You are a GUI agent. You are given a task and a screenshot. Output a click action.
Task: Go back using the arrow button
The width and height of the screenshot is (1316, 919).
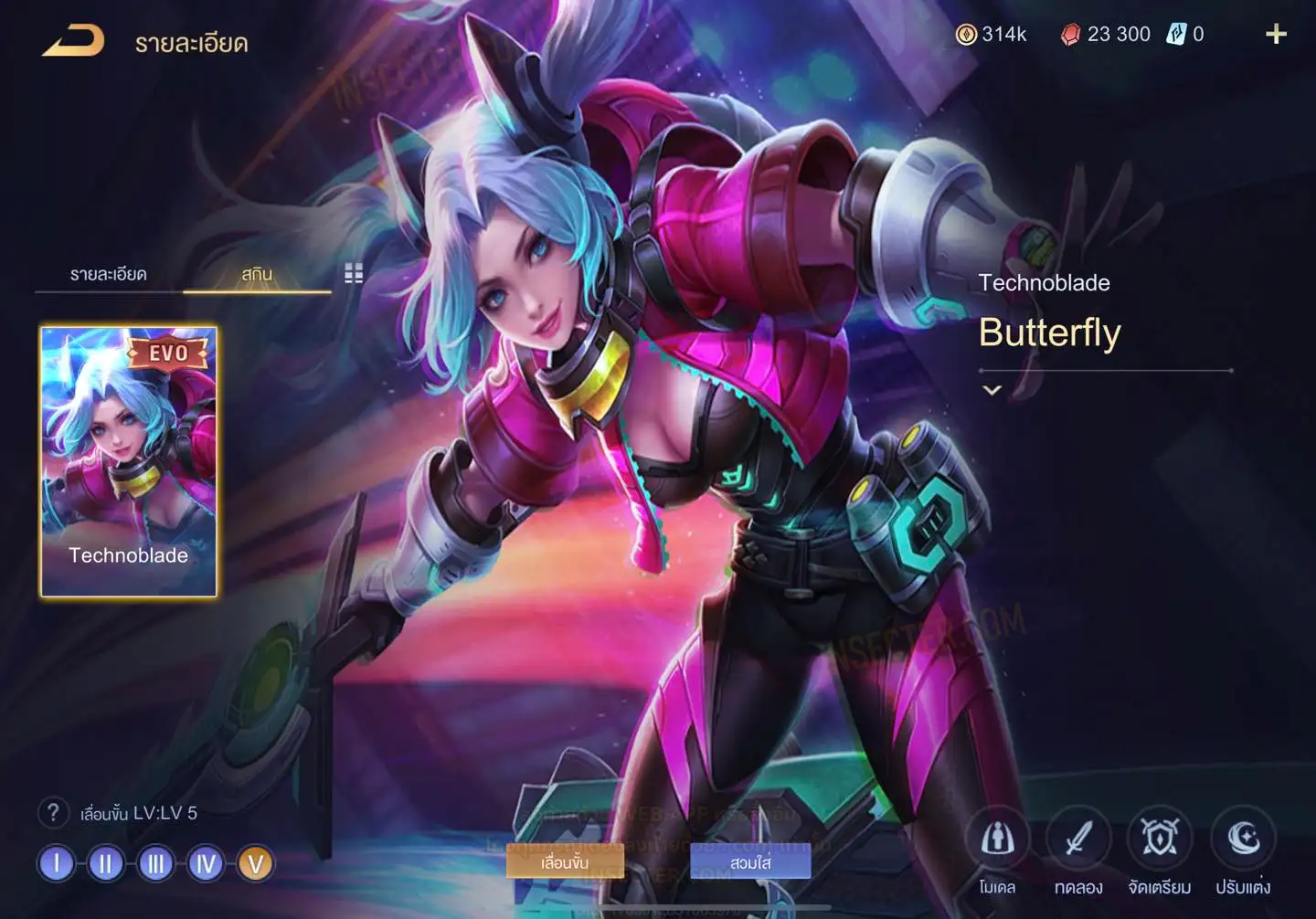tap(73, 41)
